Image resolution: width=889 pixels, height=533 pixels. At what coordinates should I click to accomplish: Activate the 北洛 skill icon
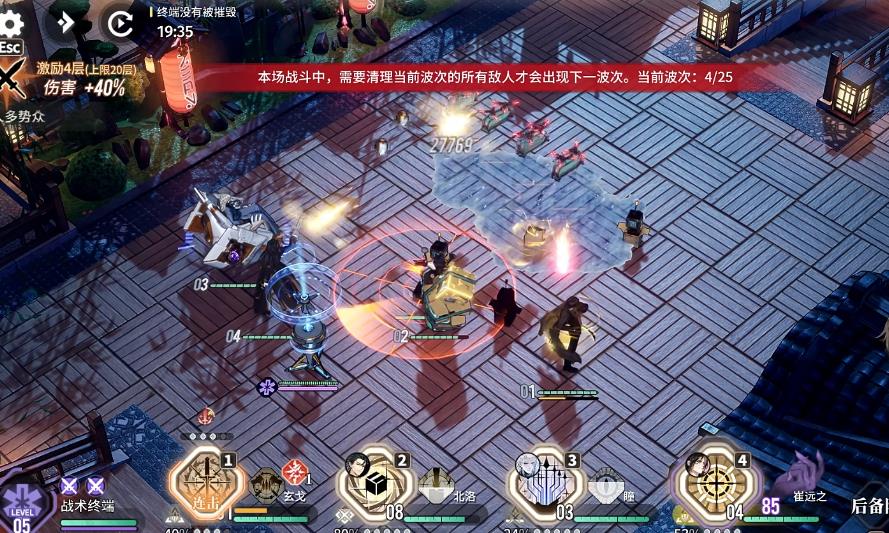[436, 484]
